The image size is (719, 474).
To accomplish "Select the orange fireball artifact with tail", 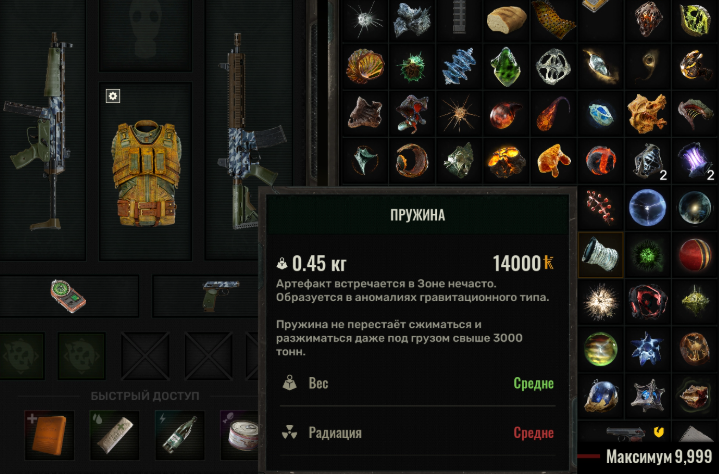I will tap(552, 112).
